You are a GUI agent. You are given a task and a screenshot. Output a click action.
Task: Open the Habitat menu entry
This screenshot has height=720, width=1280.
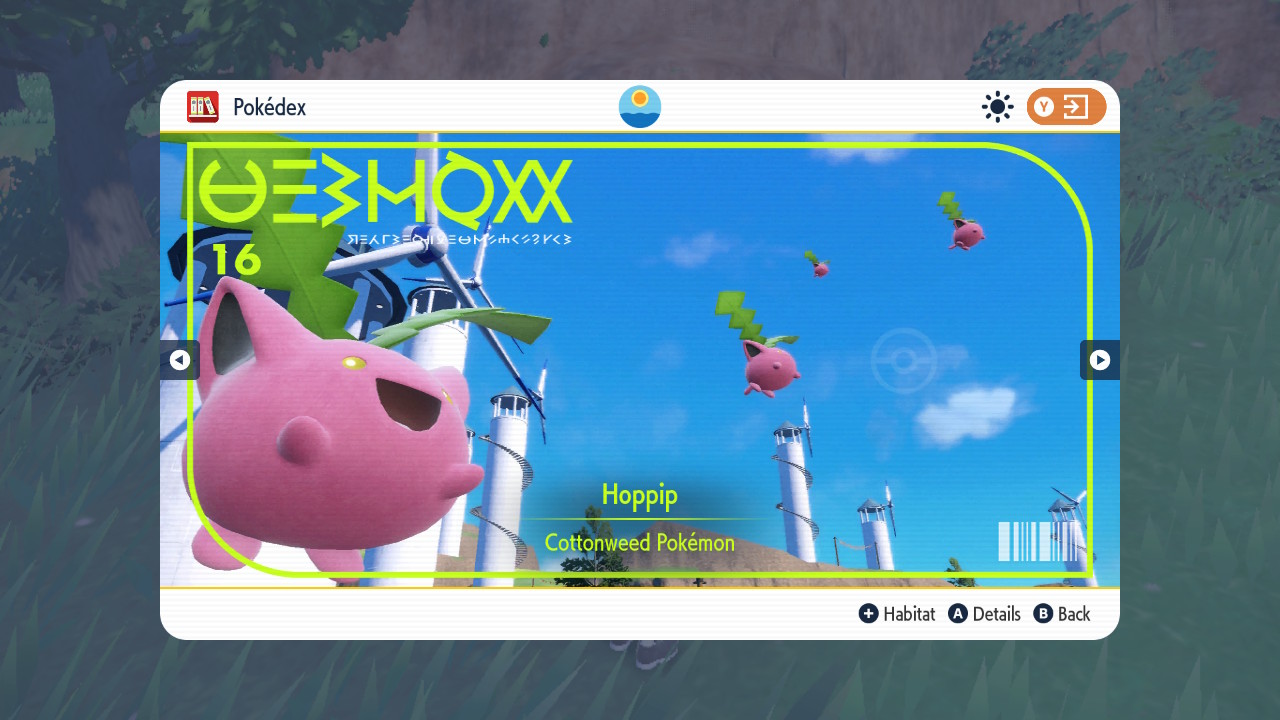[x=908, y=614]
